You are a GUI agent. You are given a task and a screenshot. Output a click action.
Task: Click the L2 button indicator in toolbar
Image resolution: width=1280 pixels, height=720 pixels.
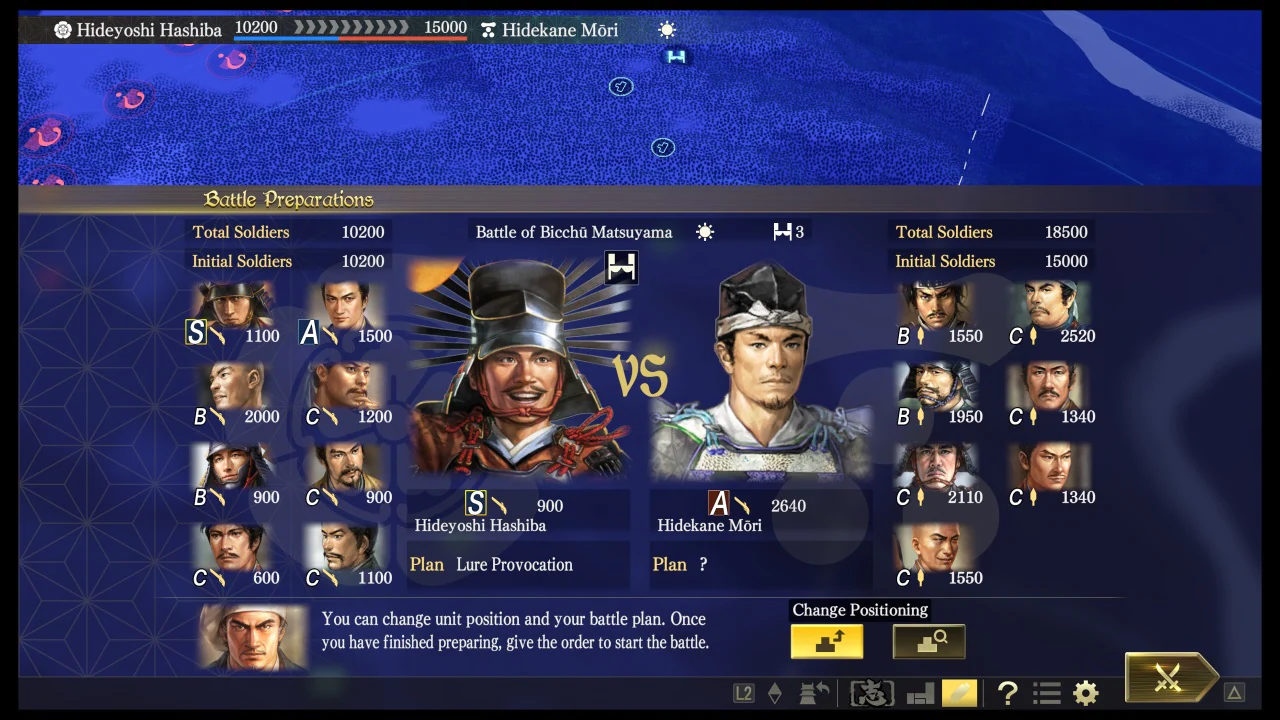[743, 693]
